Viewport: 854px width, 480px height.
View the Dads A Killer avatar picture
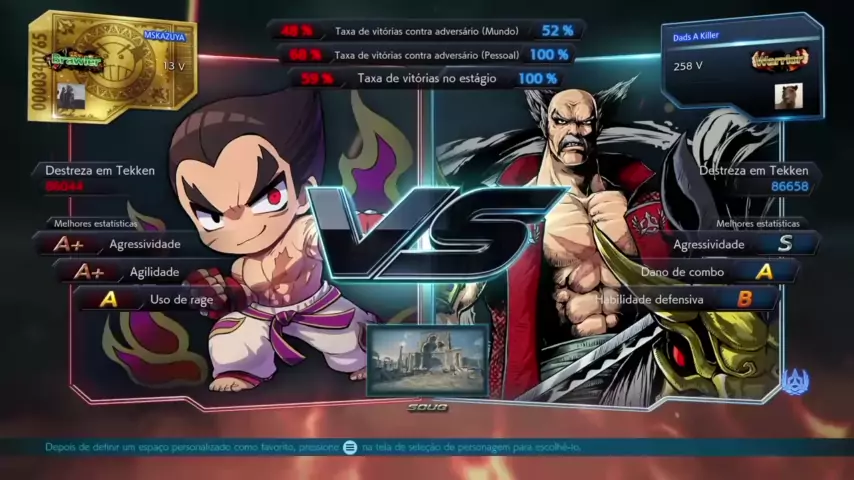[788, 96]
